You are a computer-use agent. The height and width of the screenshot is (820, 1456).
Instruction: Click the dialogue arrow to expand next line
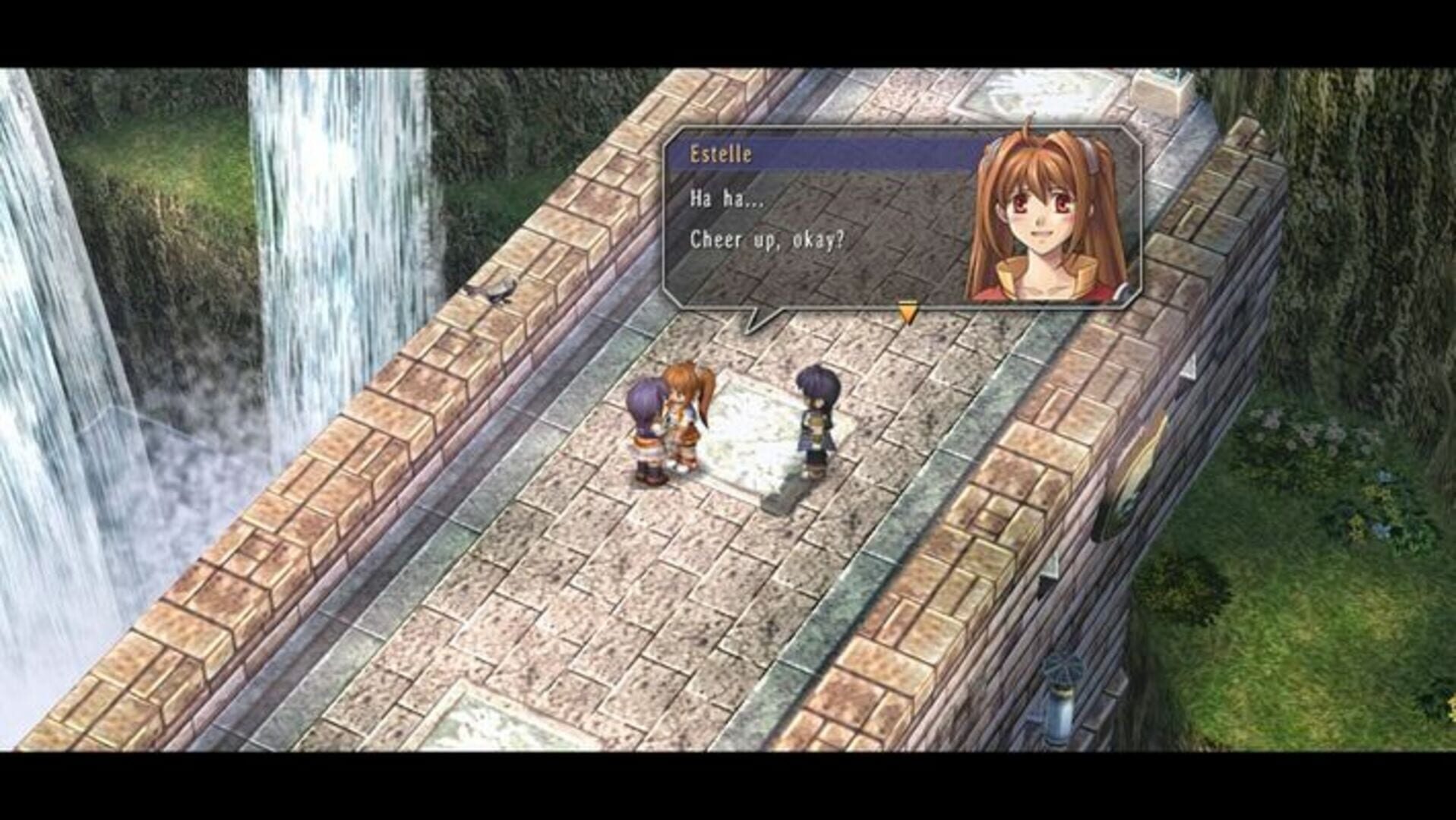pyautogui.click(x=906, y=310)
